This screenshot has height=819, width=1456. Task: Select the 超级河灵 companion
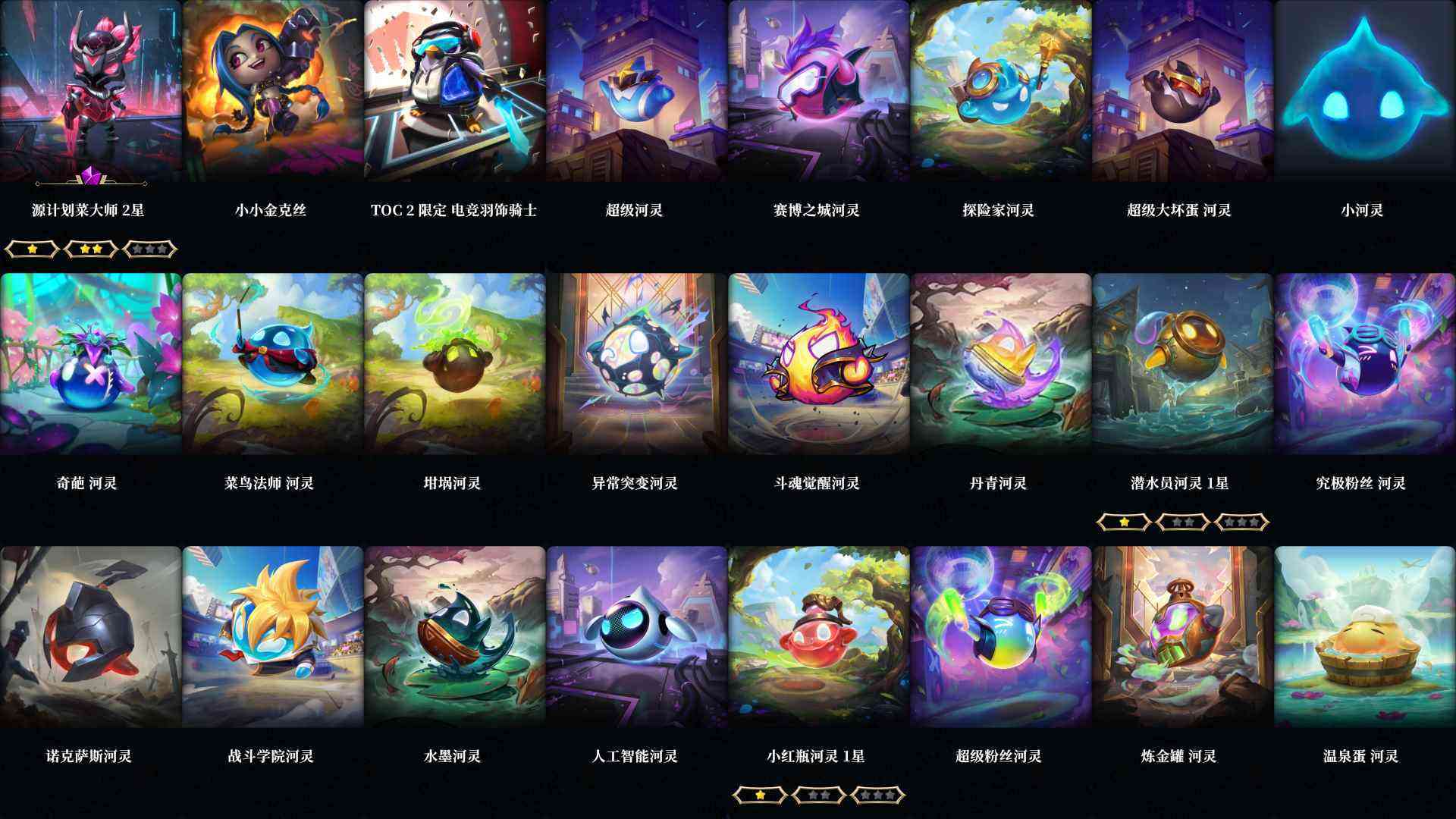tap(635, 91)
